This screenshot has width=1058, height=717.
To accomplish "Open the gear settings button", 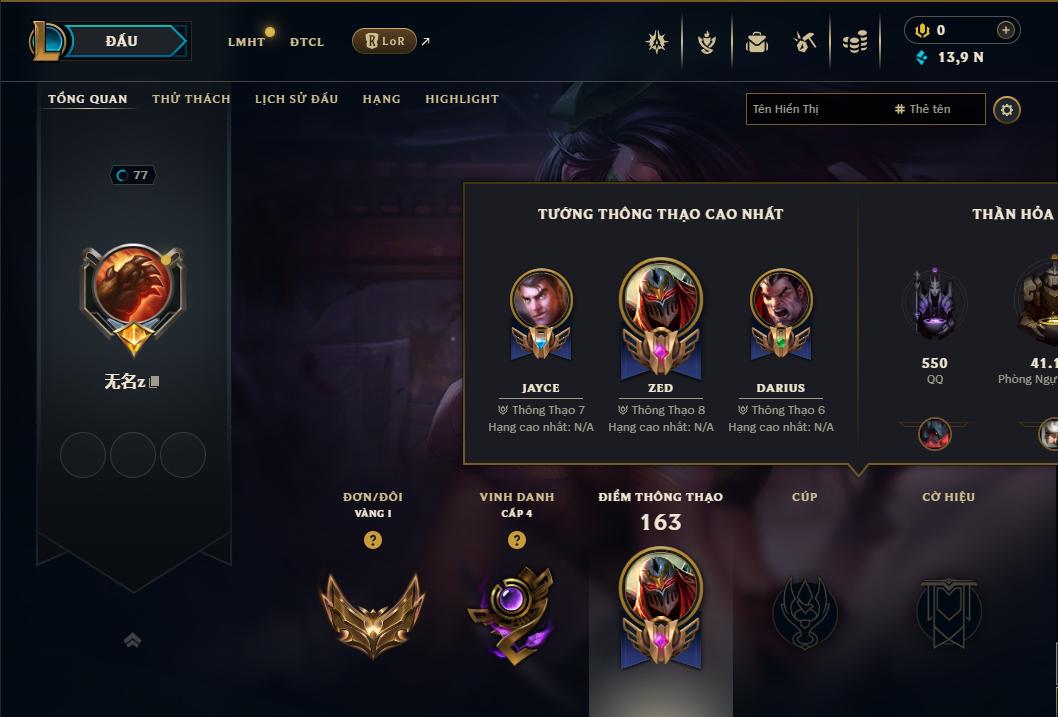I will pos(1007,109).
